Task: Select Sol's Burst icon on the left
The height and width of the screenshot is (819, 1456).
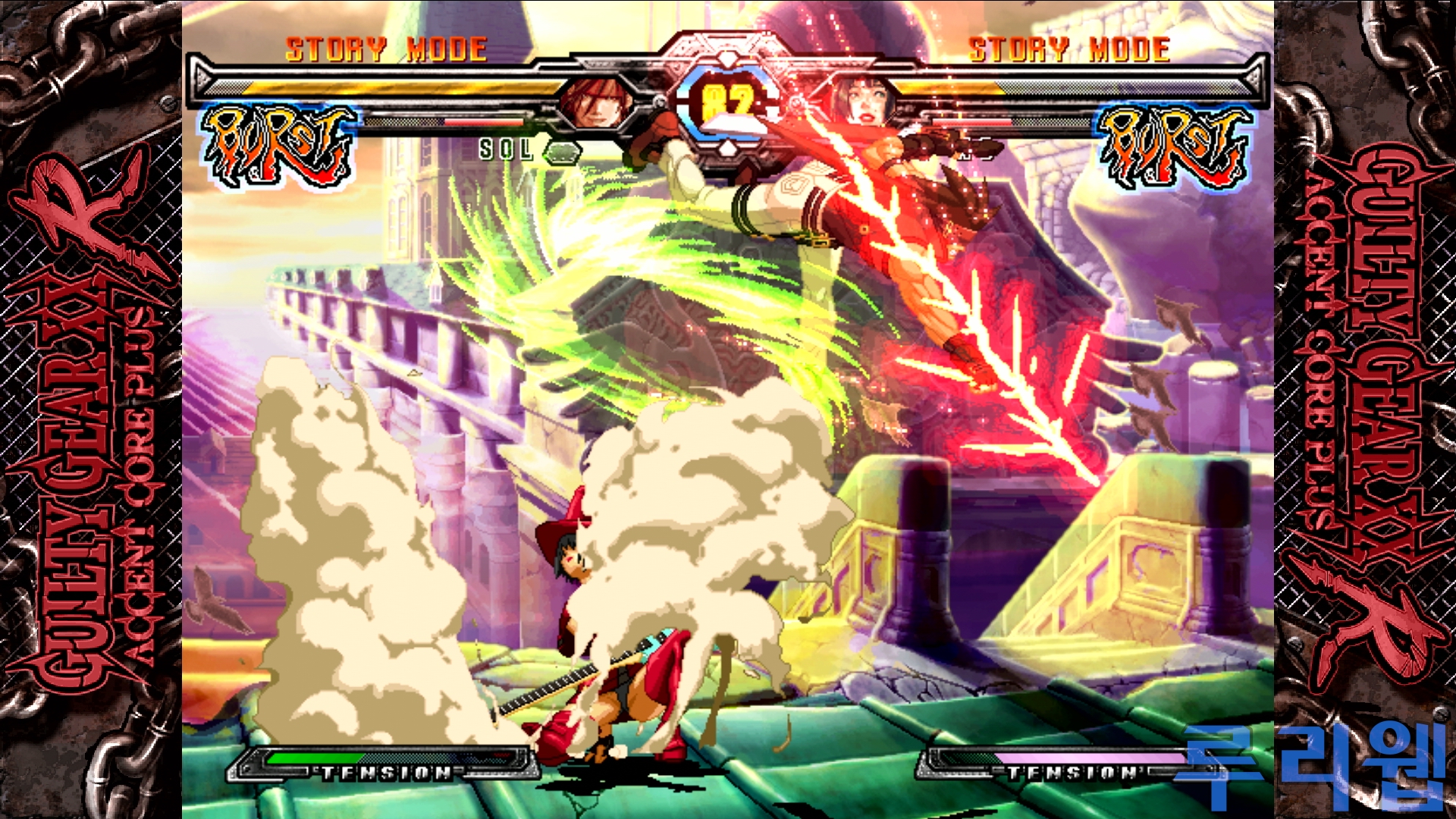Action: click(278, 146)
